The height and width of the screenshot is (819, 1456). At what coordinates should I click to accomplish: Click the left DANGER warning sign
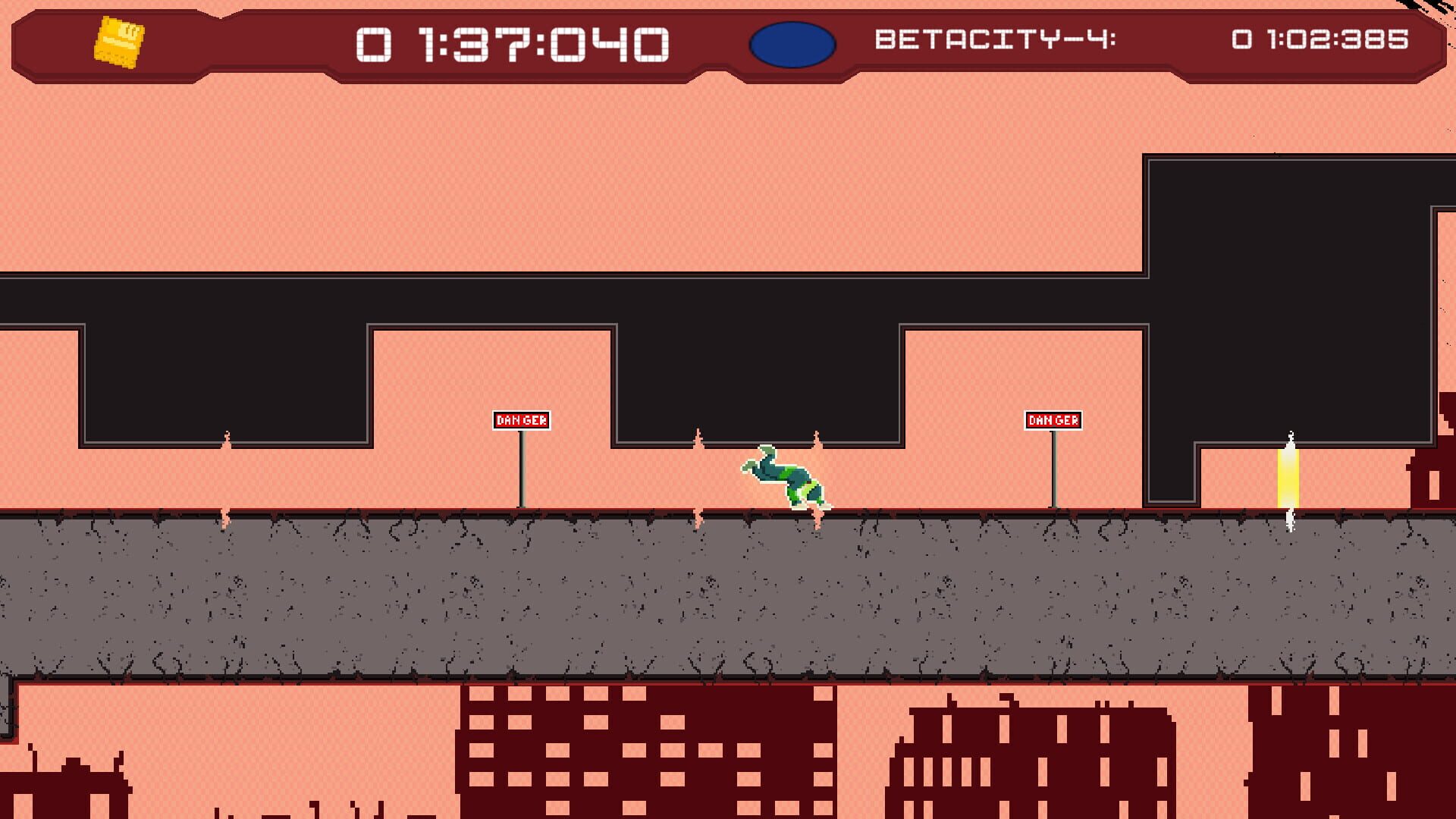tap(520, 419)
